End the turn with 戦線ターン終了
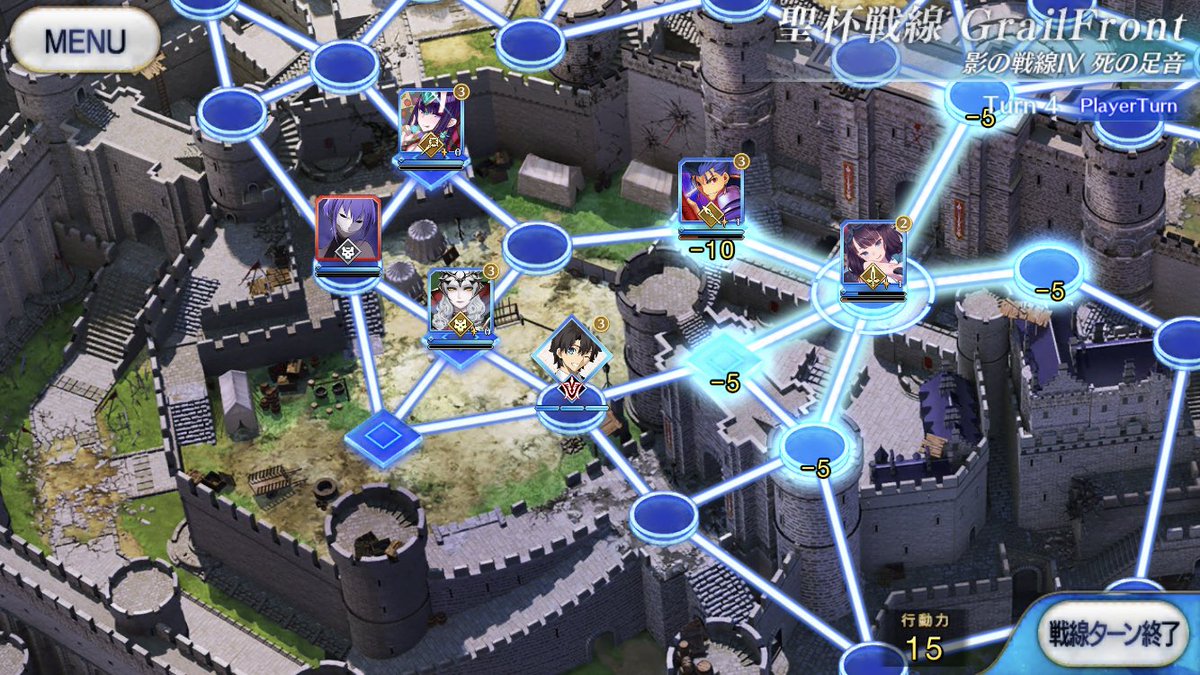1200x675 pixels. pos(1117,634)
